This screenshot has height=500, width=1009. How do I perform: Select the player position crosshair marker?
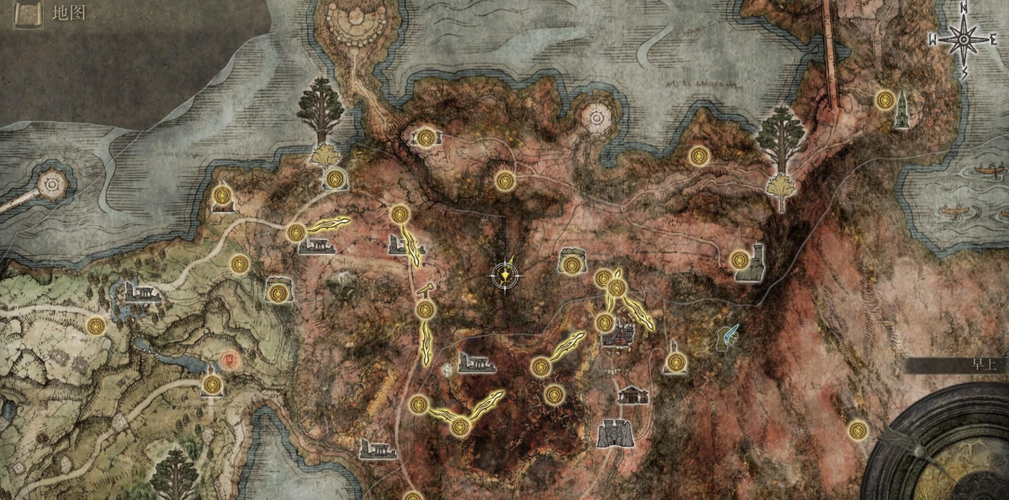508,272
